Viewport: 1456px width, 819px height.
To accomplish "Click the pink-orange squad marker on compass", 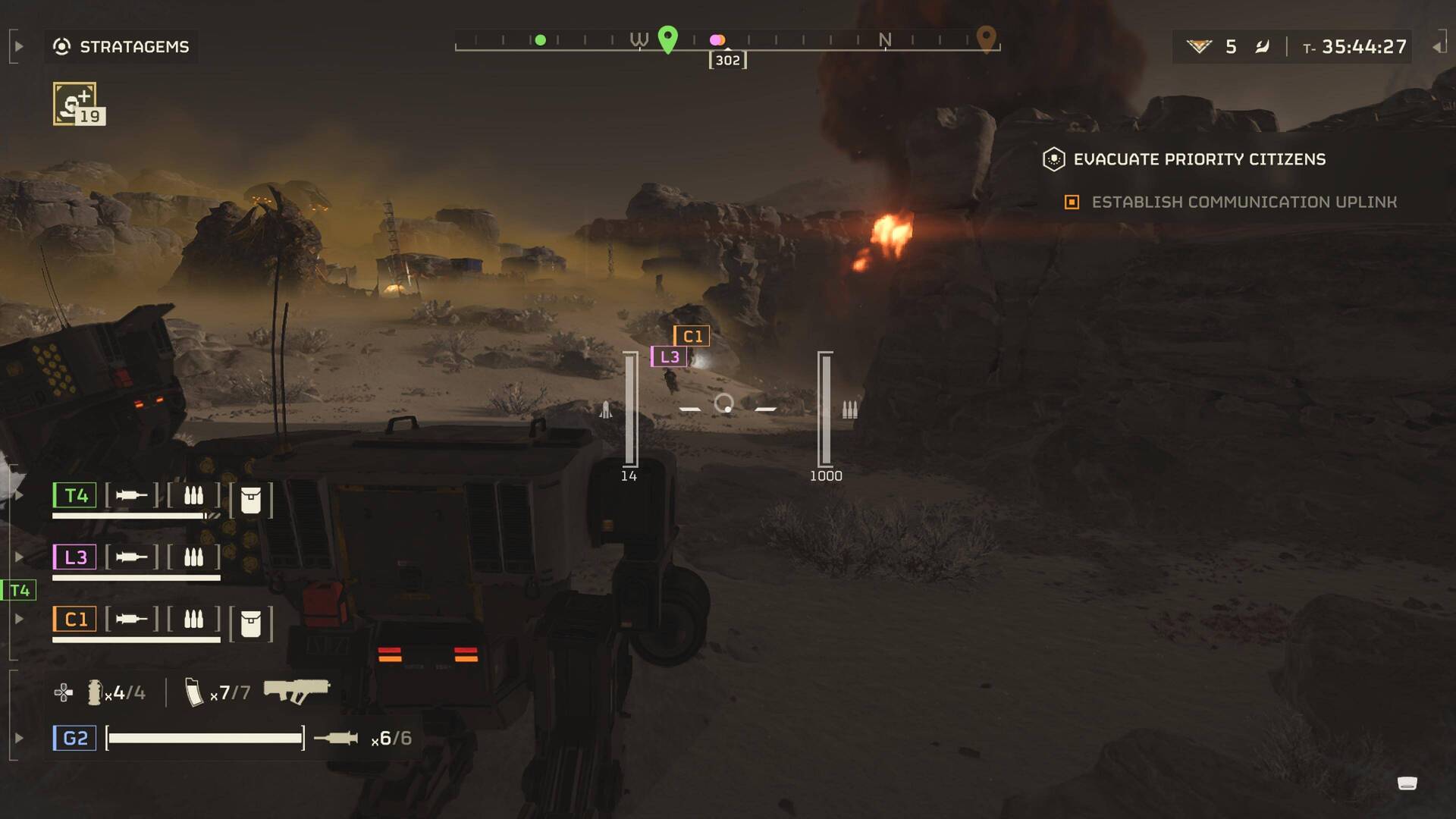I will (x=717, y=40).
